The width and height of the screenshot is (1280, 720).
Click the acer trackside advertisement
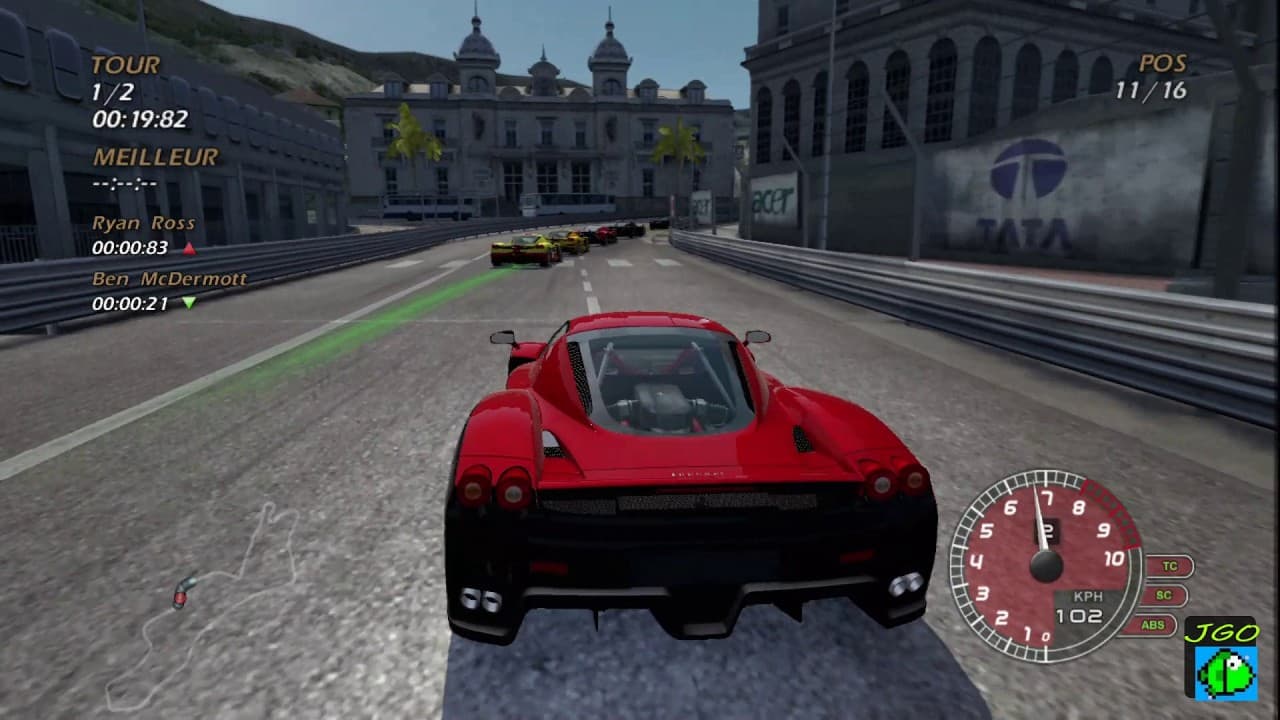click(x=772, y=200)
